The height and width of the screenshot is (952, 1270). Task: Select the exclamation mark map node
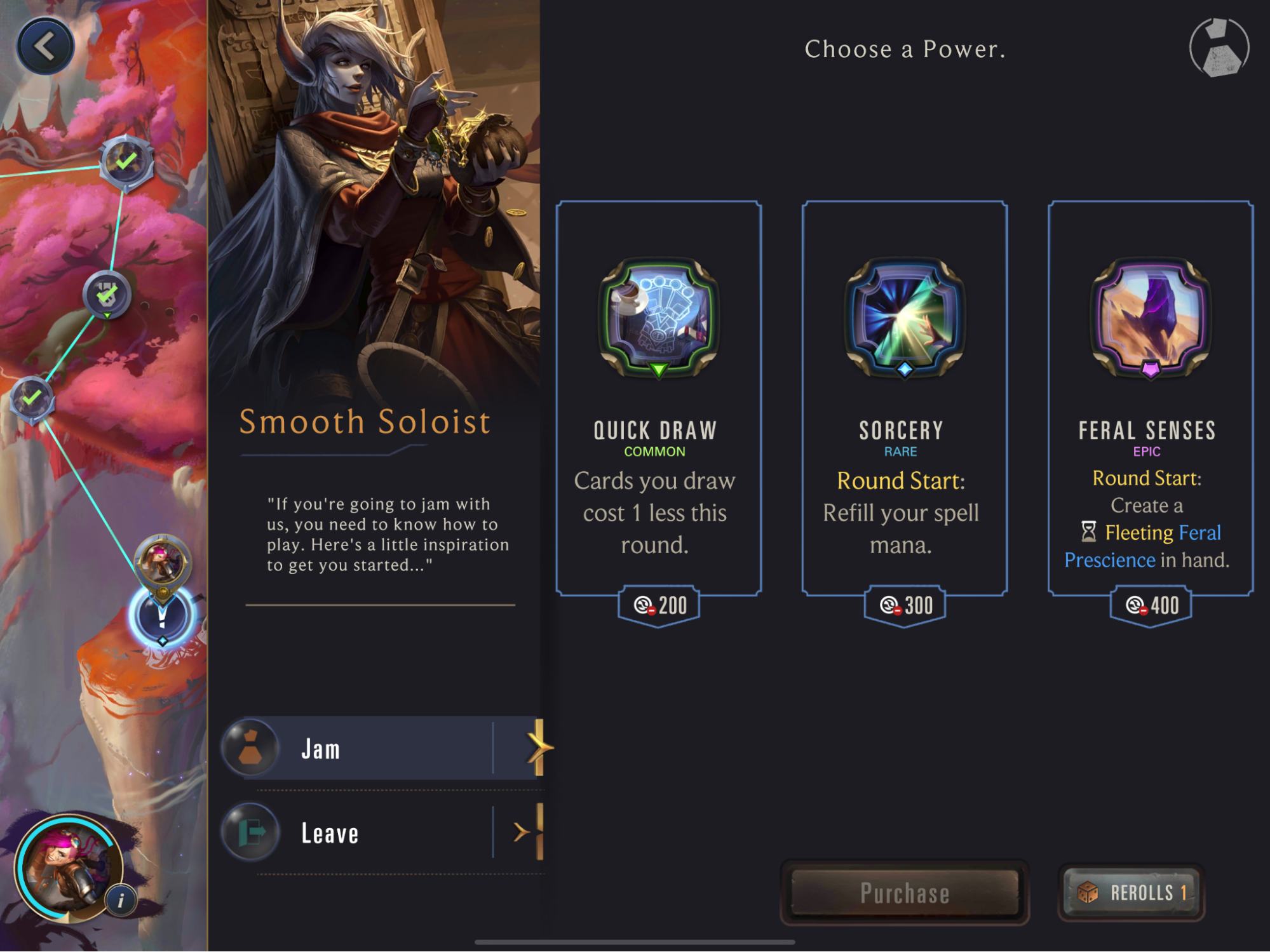(161, 616)
